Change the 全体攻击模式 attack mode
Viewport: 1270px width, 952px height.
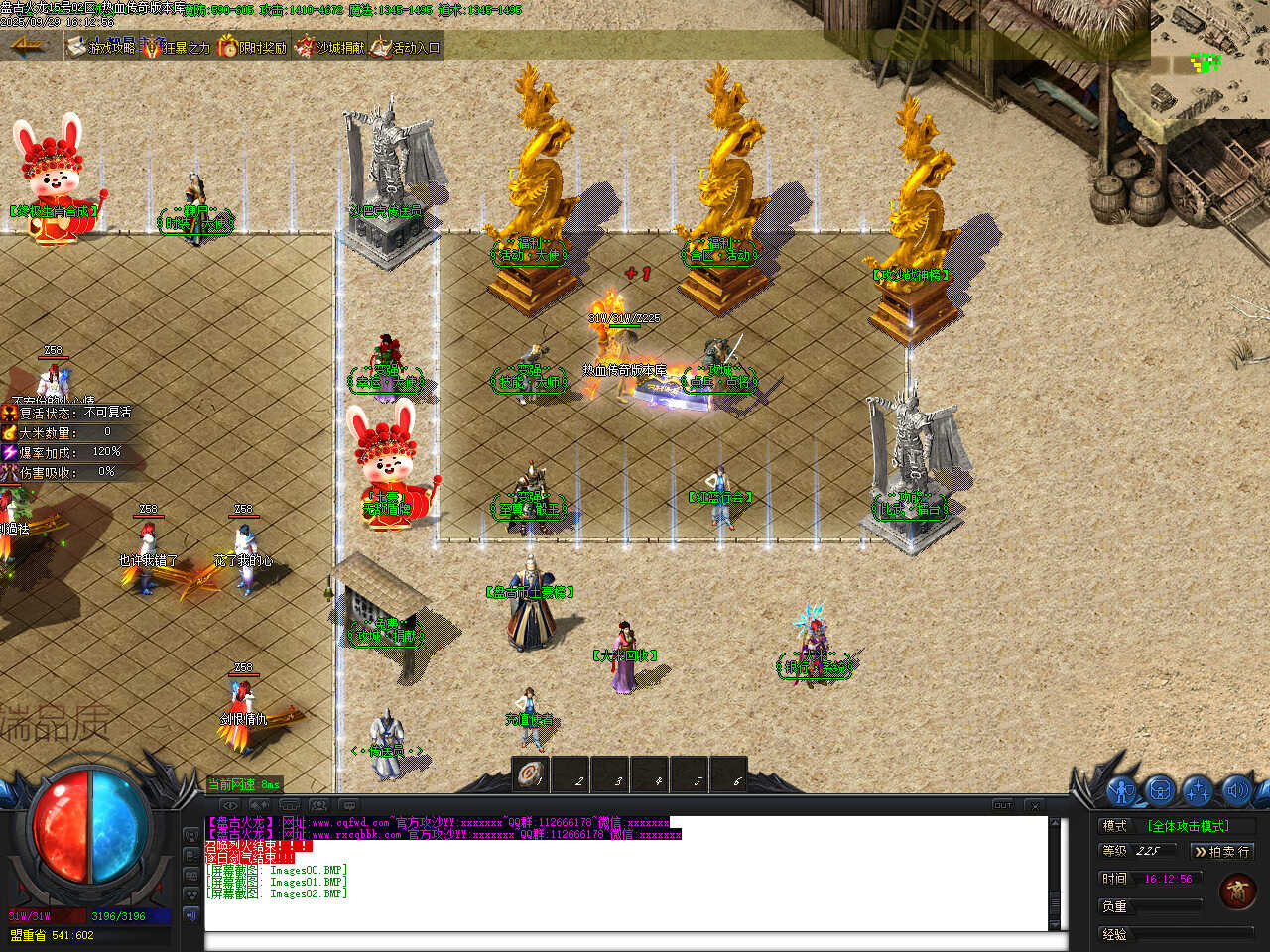(x=1189, y=825)
